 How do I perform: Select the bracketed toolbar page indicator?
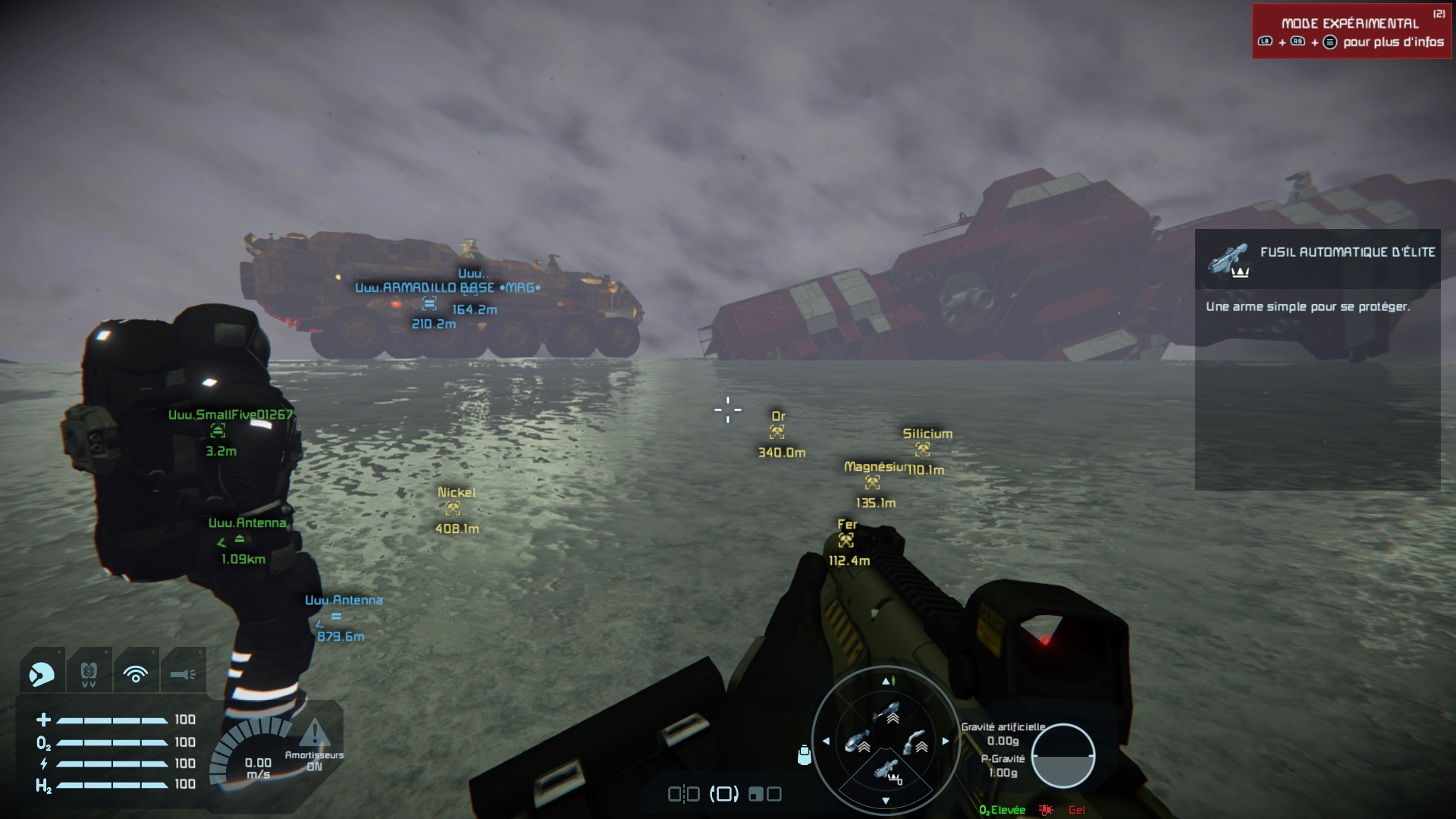[723, 794]
